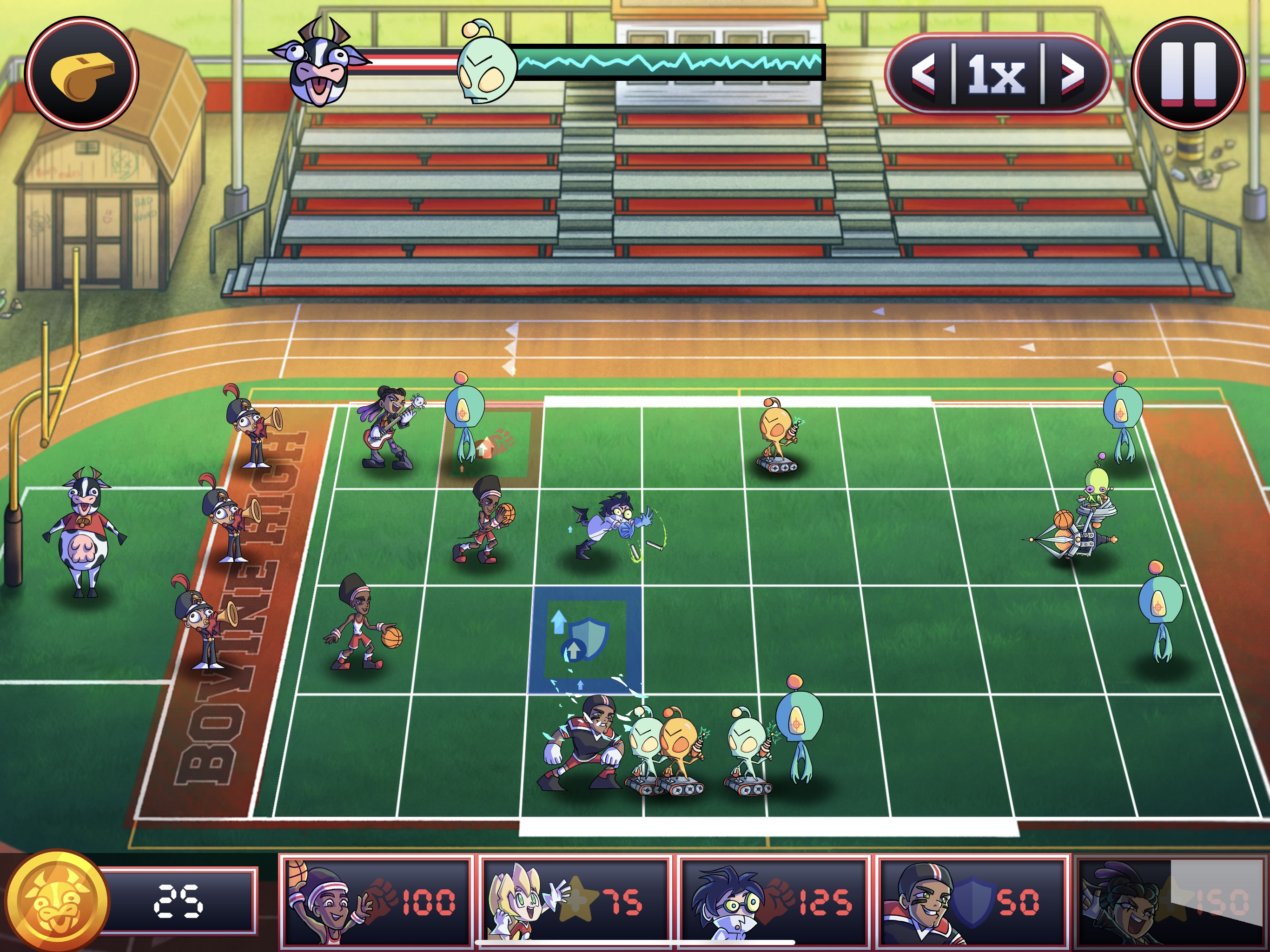This screenshot has height=952, width=1270.
Task: Decrease game speed with the left arrow
Action: click(924, 74)
